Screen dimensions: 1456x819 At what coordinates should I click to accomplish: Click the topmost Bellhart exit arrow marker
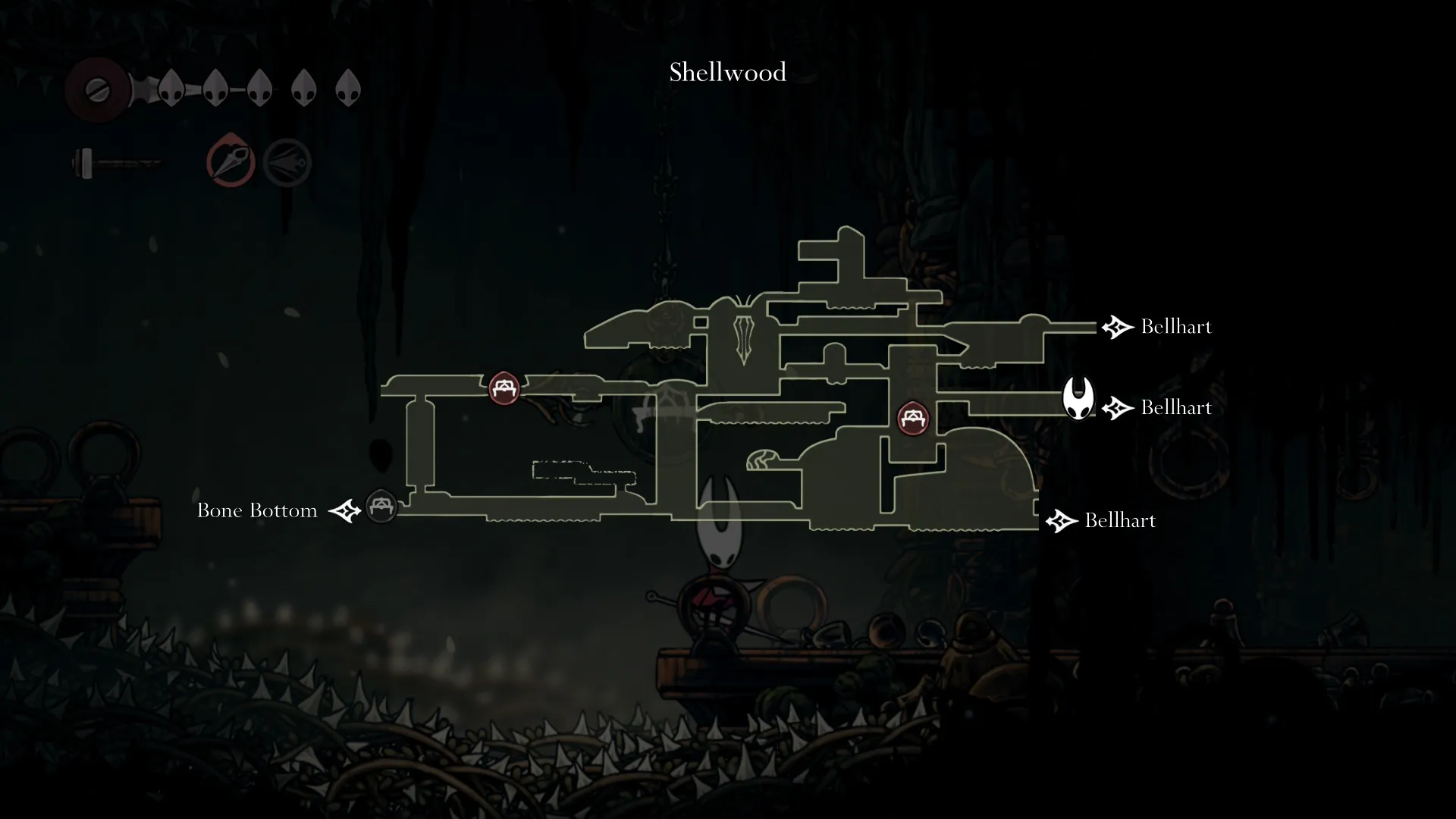(1116, 328)
